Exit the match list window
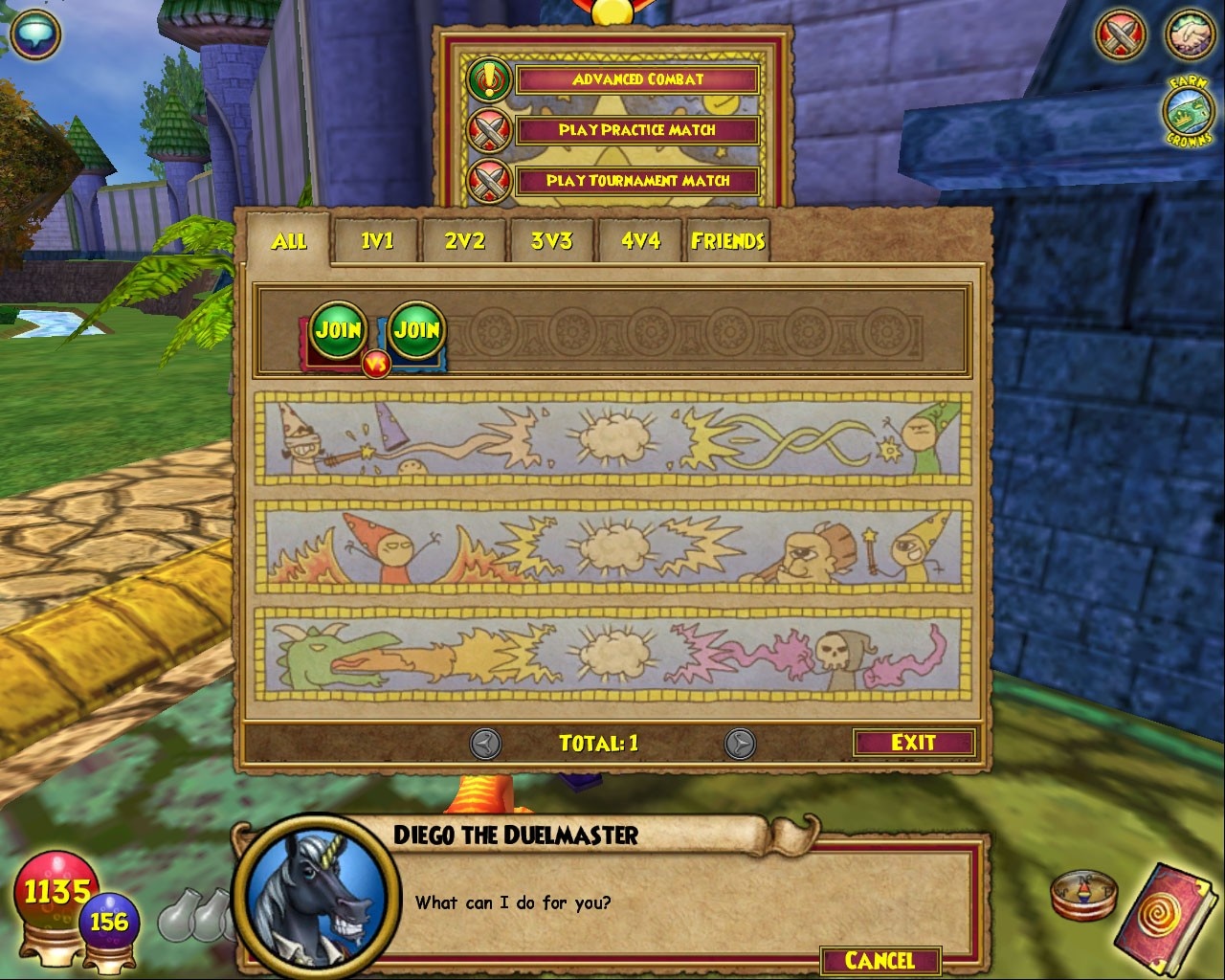Image resolution: width=1225 pixels, height=980 pixels. [914, 742]
